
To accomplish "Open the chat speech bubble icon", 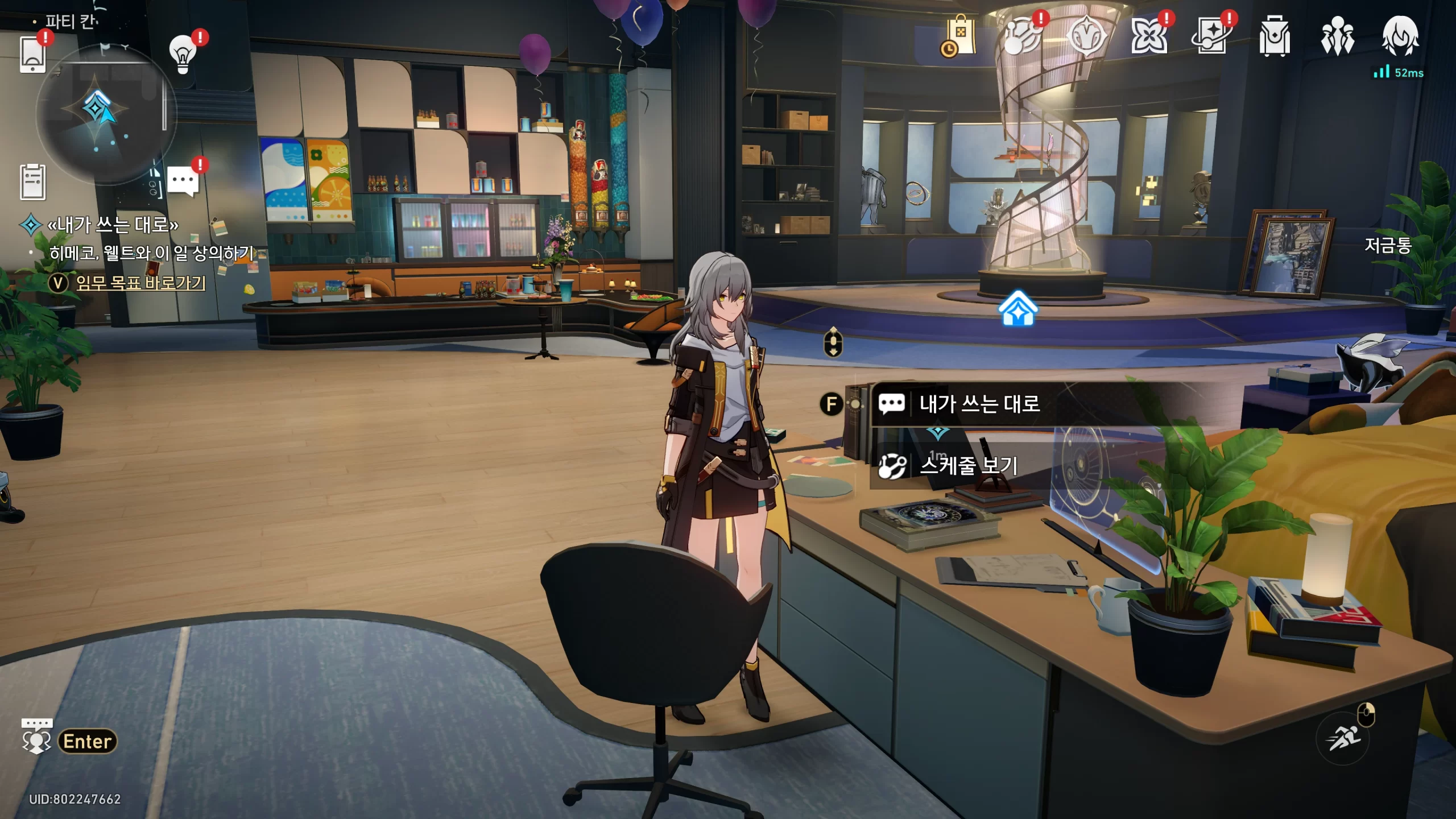I will [183, 181].
